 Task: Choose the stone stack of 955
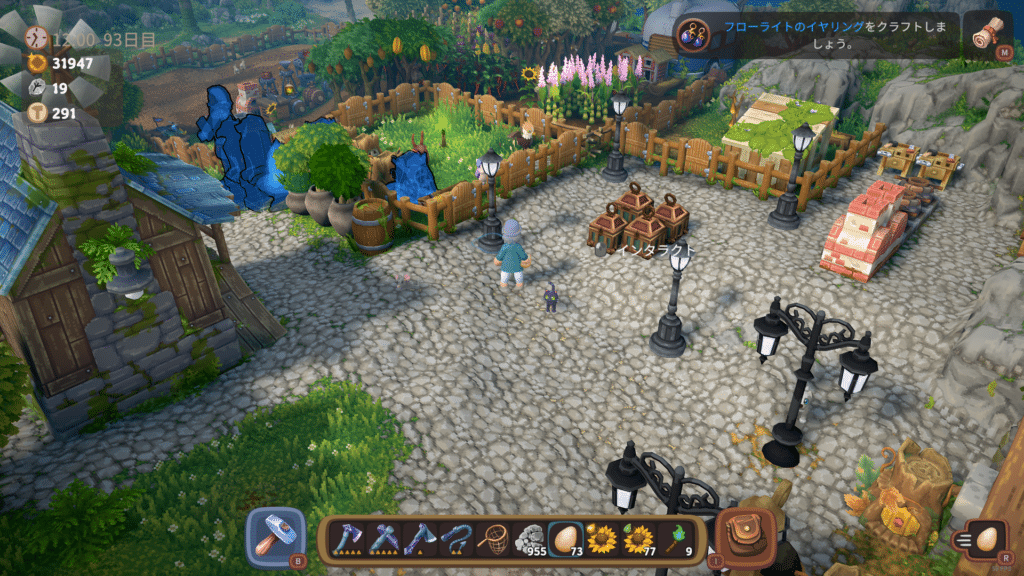[529, 539]
